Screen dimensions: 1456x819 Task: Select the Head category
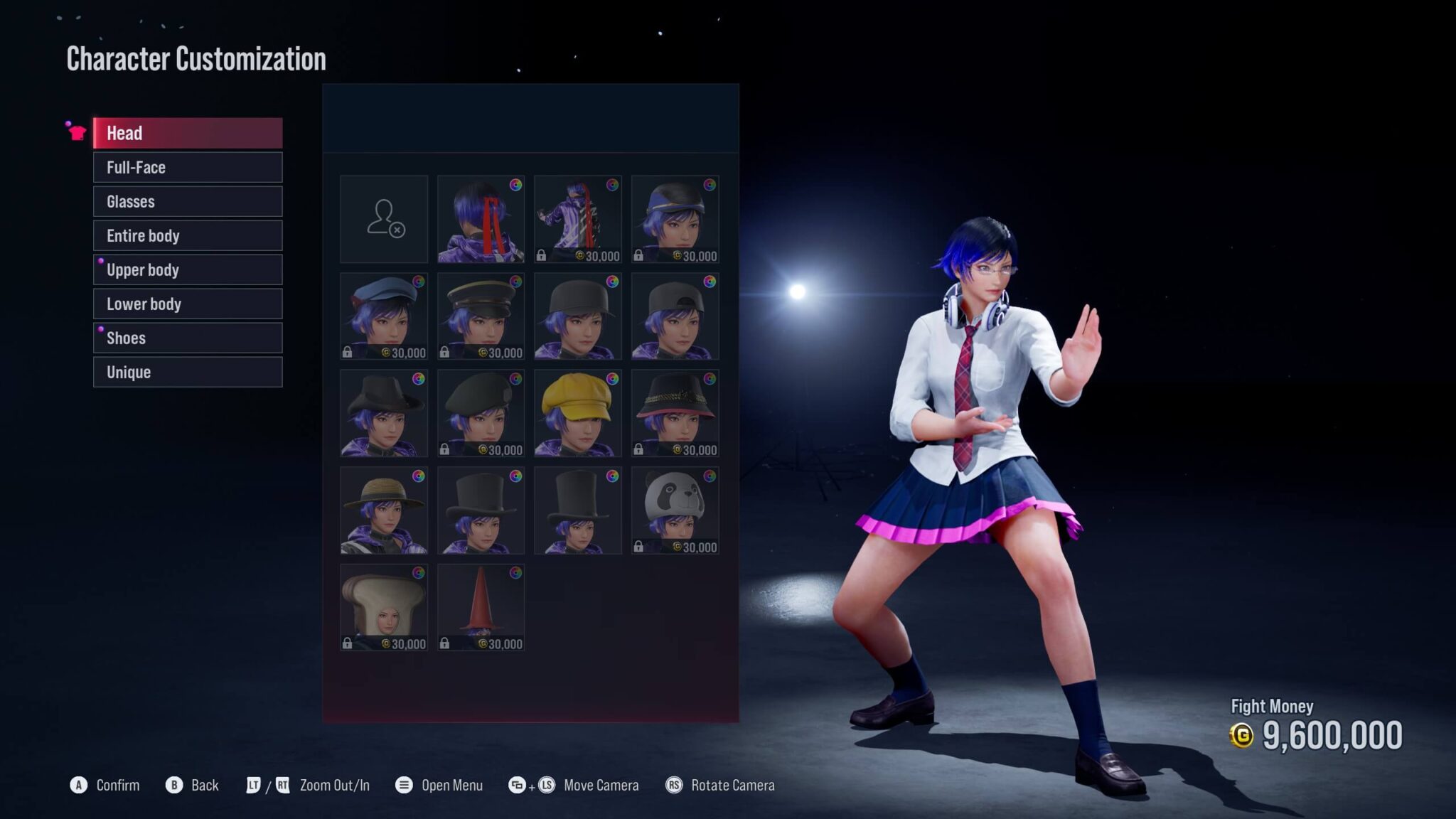[188, 133]
